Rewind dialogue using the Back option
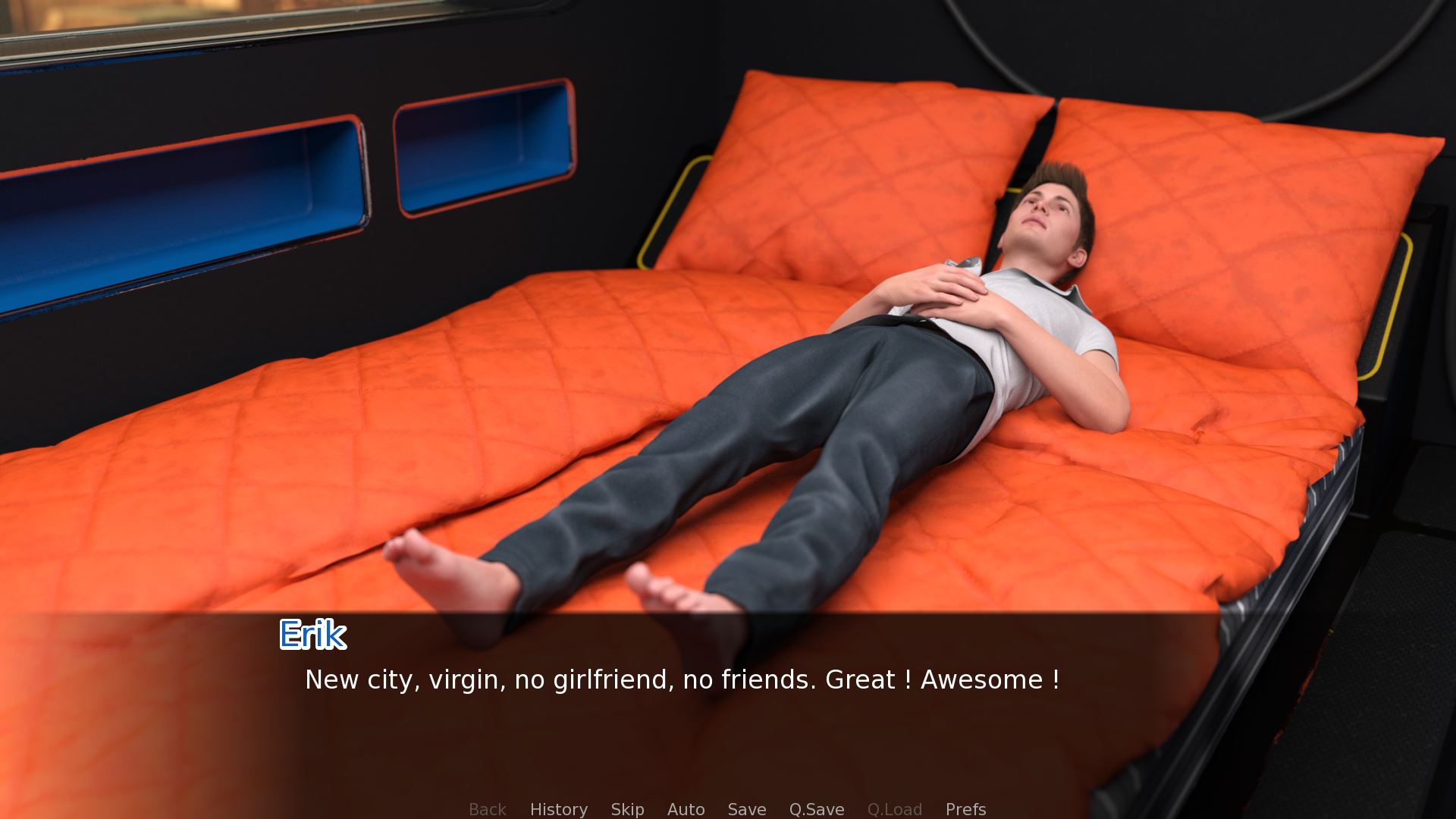 tap(487, 809)
